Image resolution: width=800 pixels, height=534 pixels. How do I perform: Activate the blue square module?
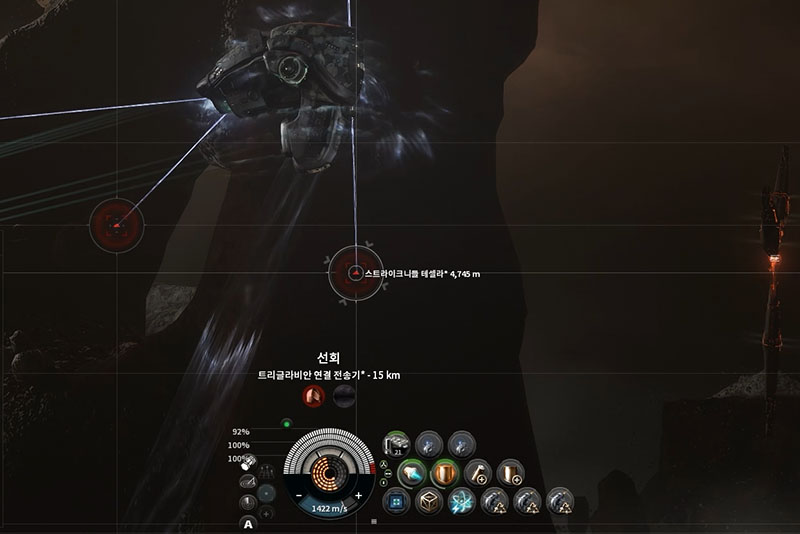coord(396,500)
